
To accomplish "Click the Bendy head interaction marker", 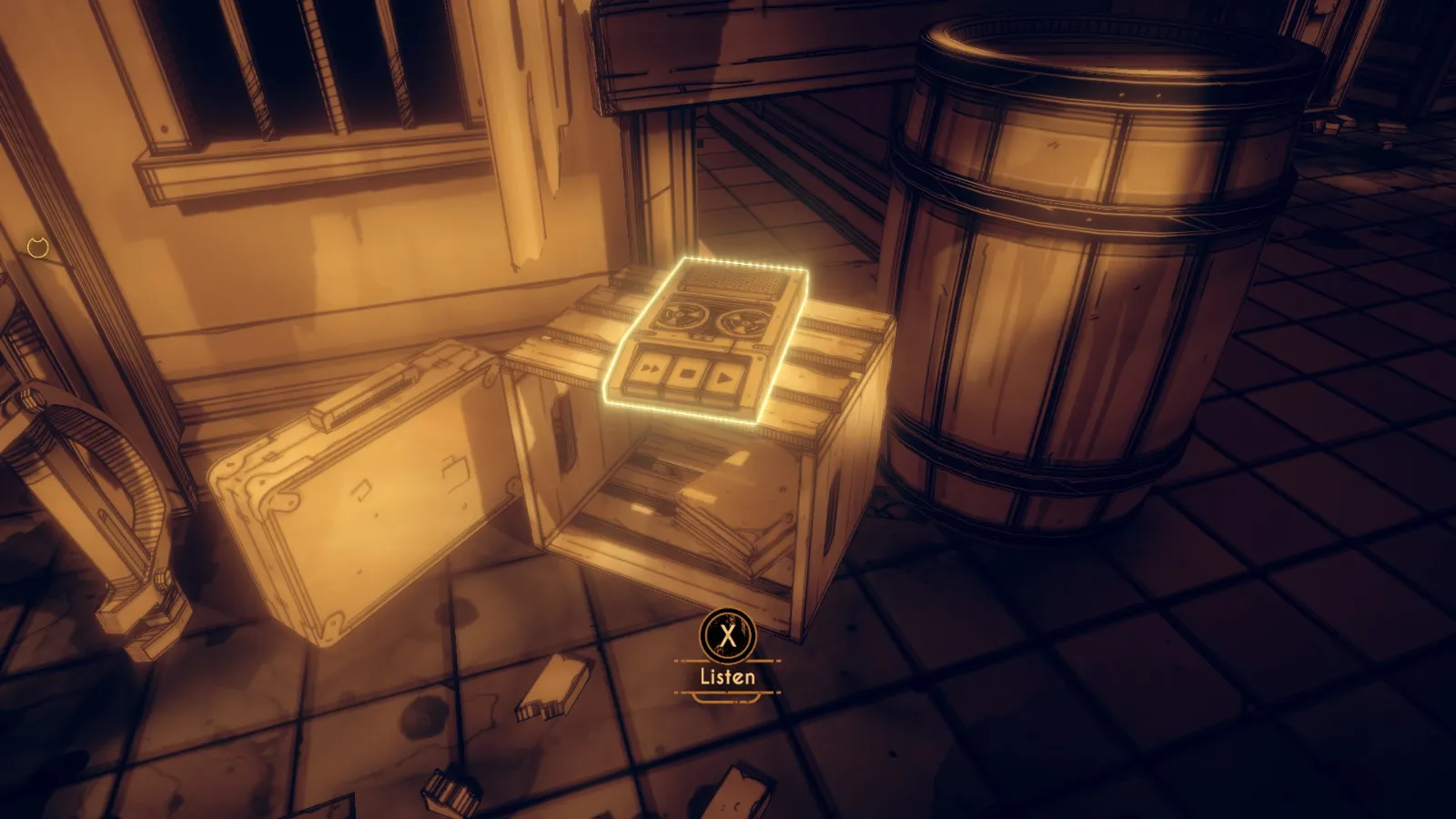I will pos(37,248).
